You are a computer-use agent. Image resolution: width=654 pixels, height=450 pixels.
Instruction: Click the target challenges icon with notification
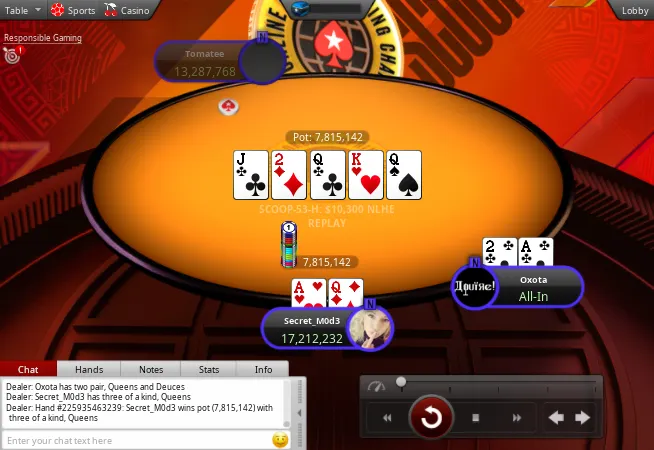(12, 56)
